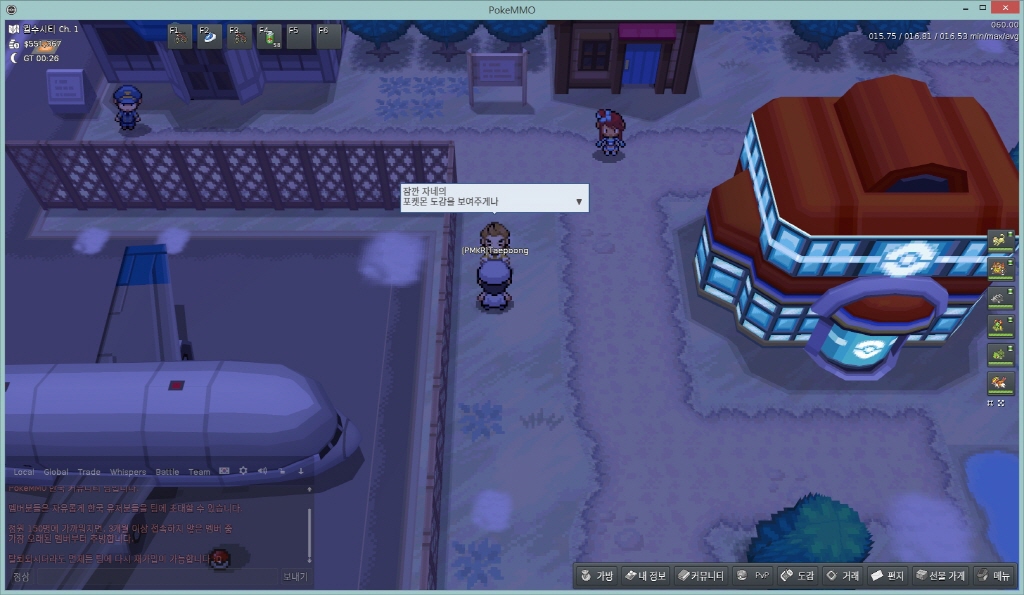The image size is (1024, 595).
Task: Open chat settings gear icon
Action: click(243, 471)
